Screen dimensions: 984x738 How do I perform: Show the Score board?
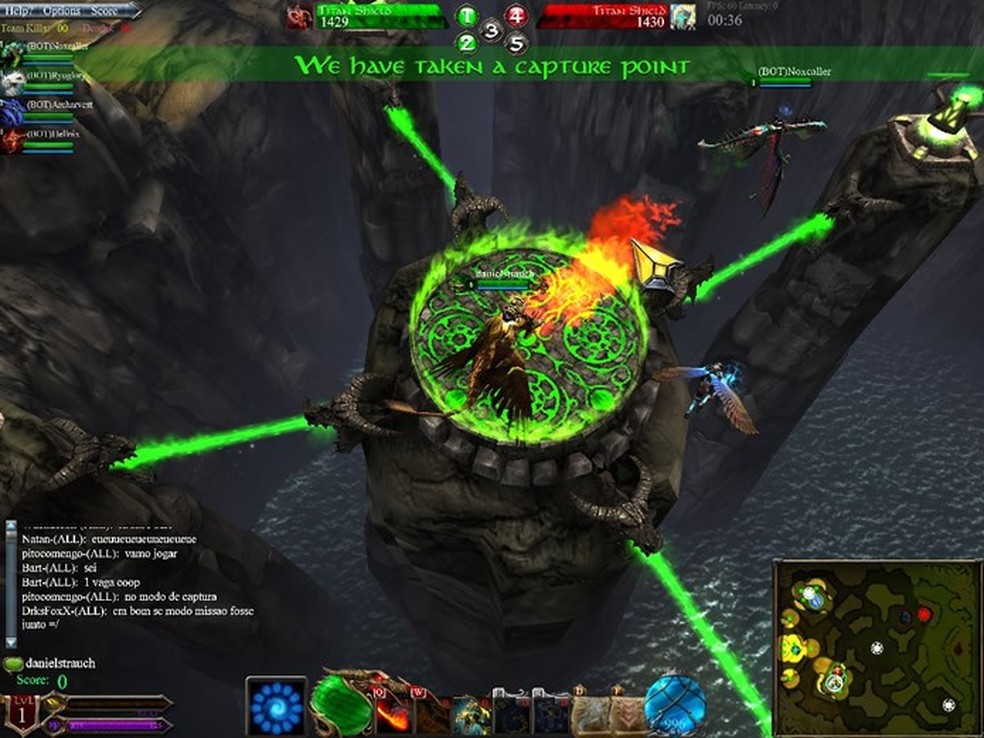point(104,9)
